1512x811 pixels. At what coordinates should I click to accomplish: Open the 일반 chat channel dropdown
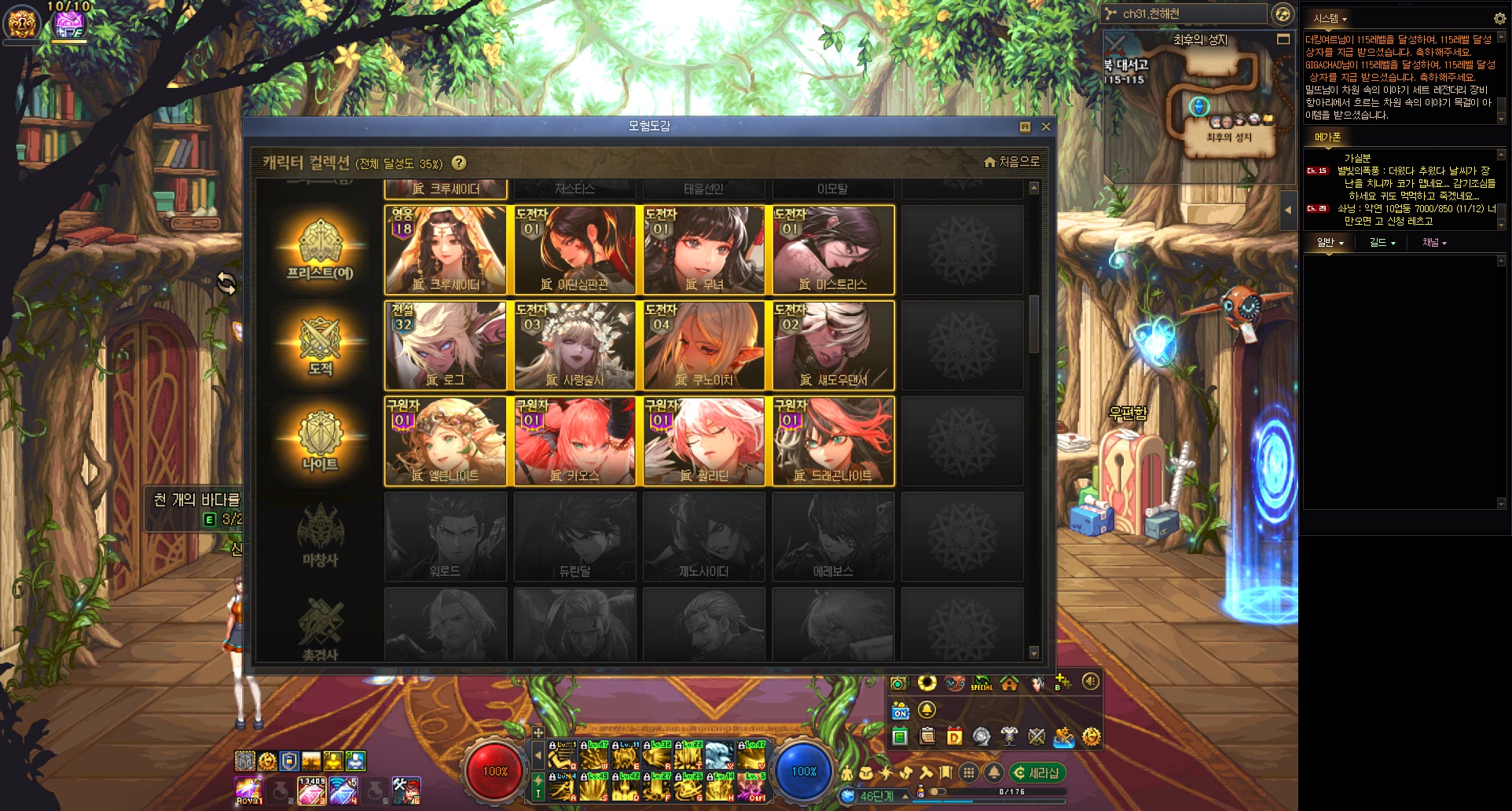[1330, 243]
